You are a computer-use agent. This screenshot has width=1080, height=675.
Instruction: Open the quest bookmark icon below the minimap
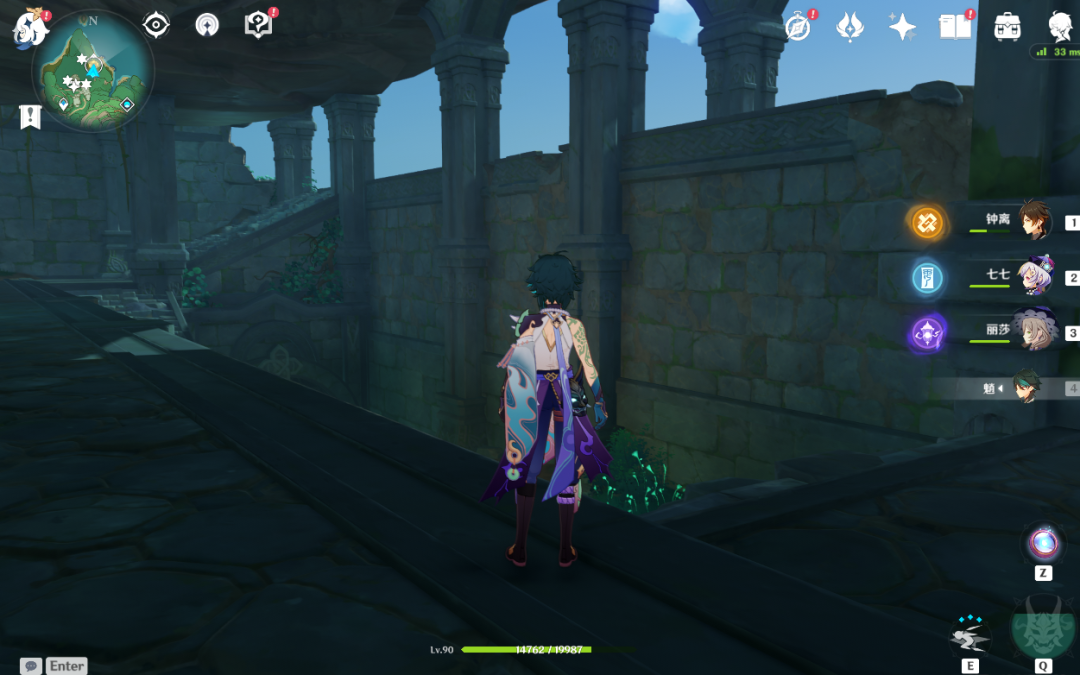tap(30, 117)
